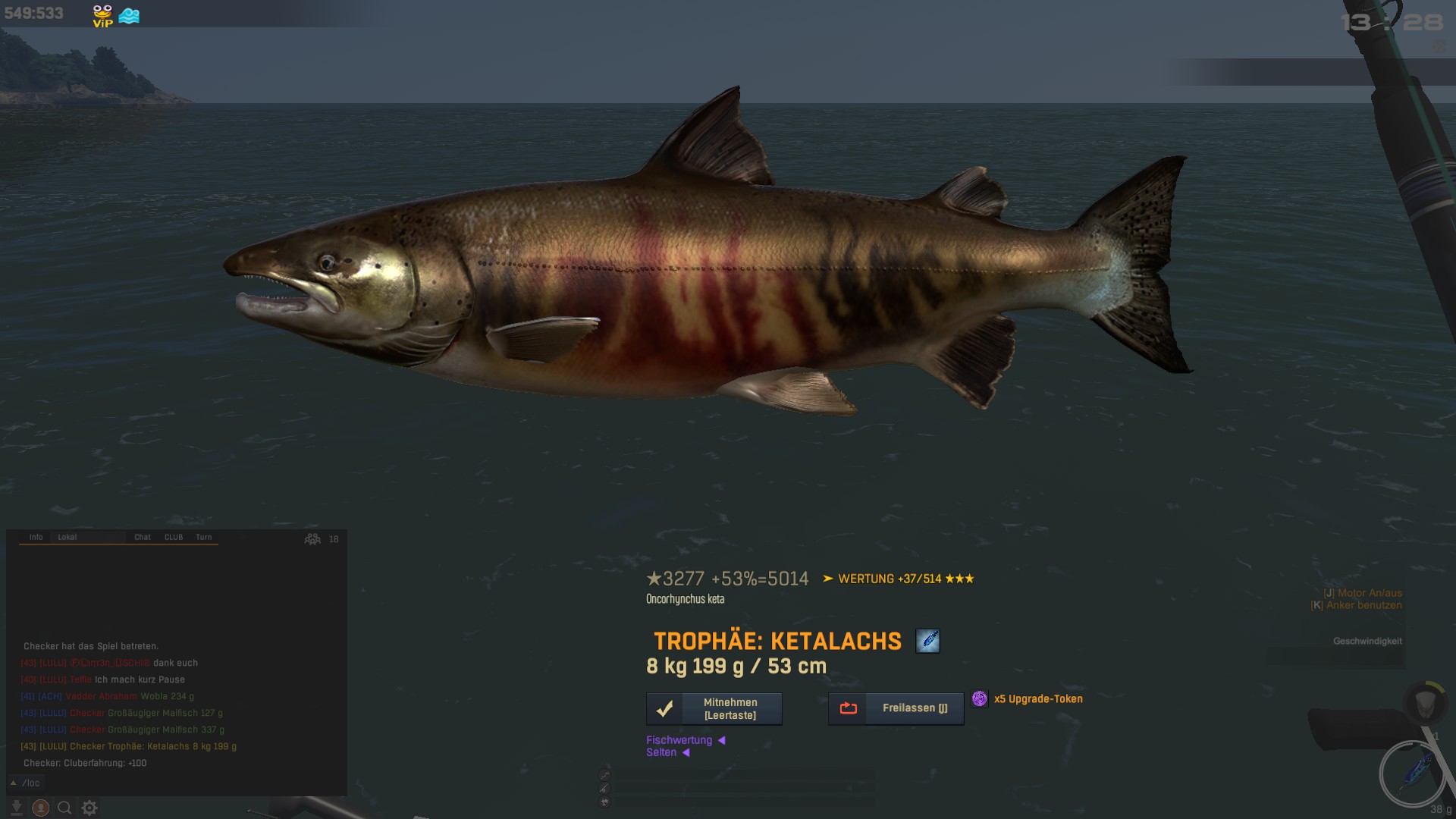Select the circular lure slot on the HUD
This screenshot has width=1456, height=819.
pos(1412,774)
